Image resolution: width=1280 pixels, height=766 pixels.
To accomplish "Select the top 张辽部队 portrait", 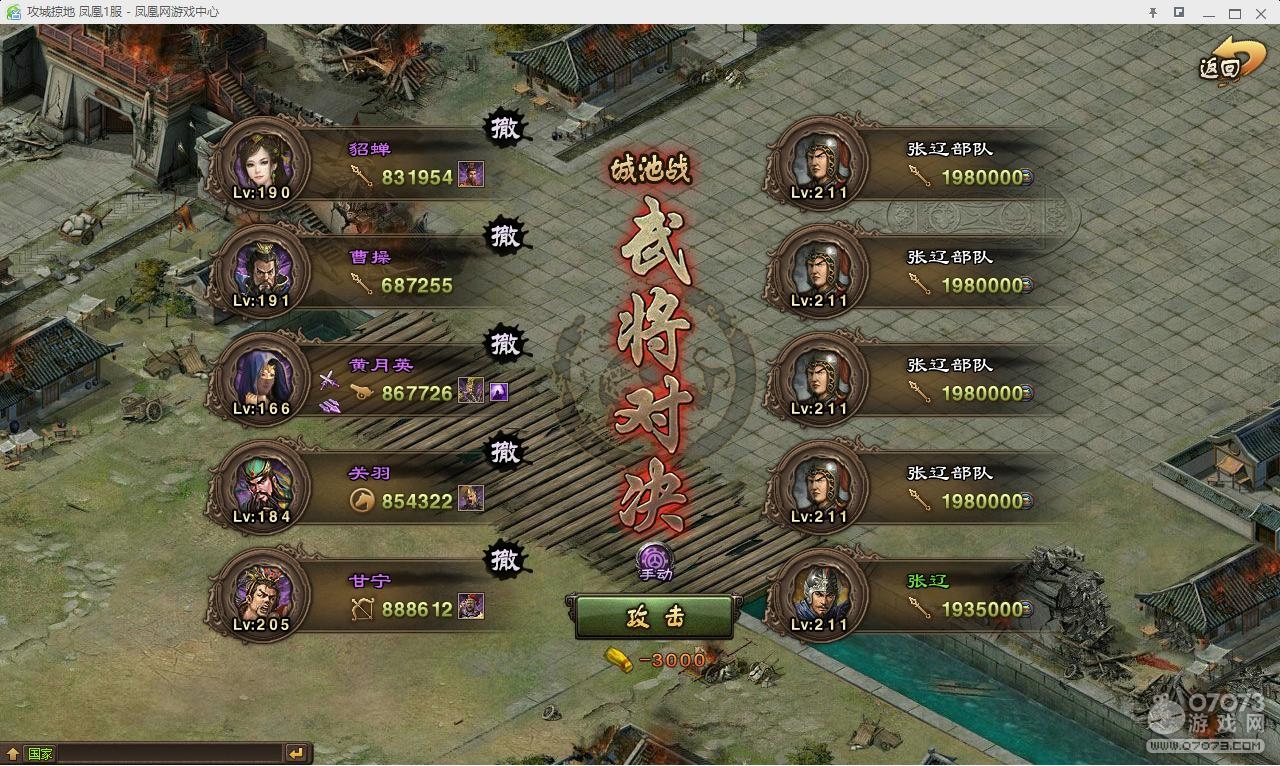I will [817, 163].
